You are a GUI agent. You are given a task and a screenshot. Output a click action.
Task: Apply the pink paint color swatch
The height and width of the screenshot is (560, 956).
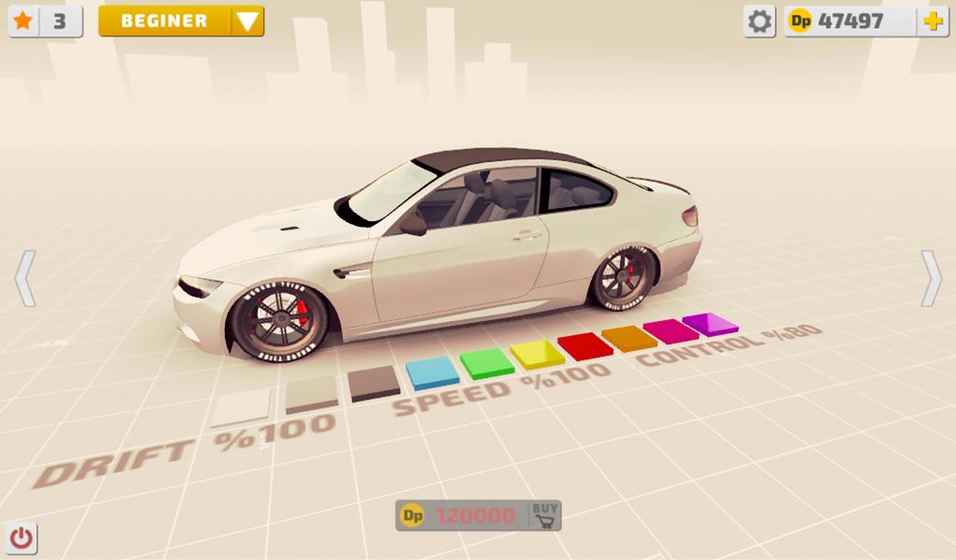pyautogui.click(x=671, y=330)
